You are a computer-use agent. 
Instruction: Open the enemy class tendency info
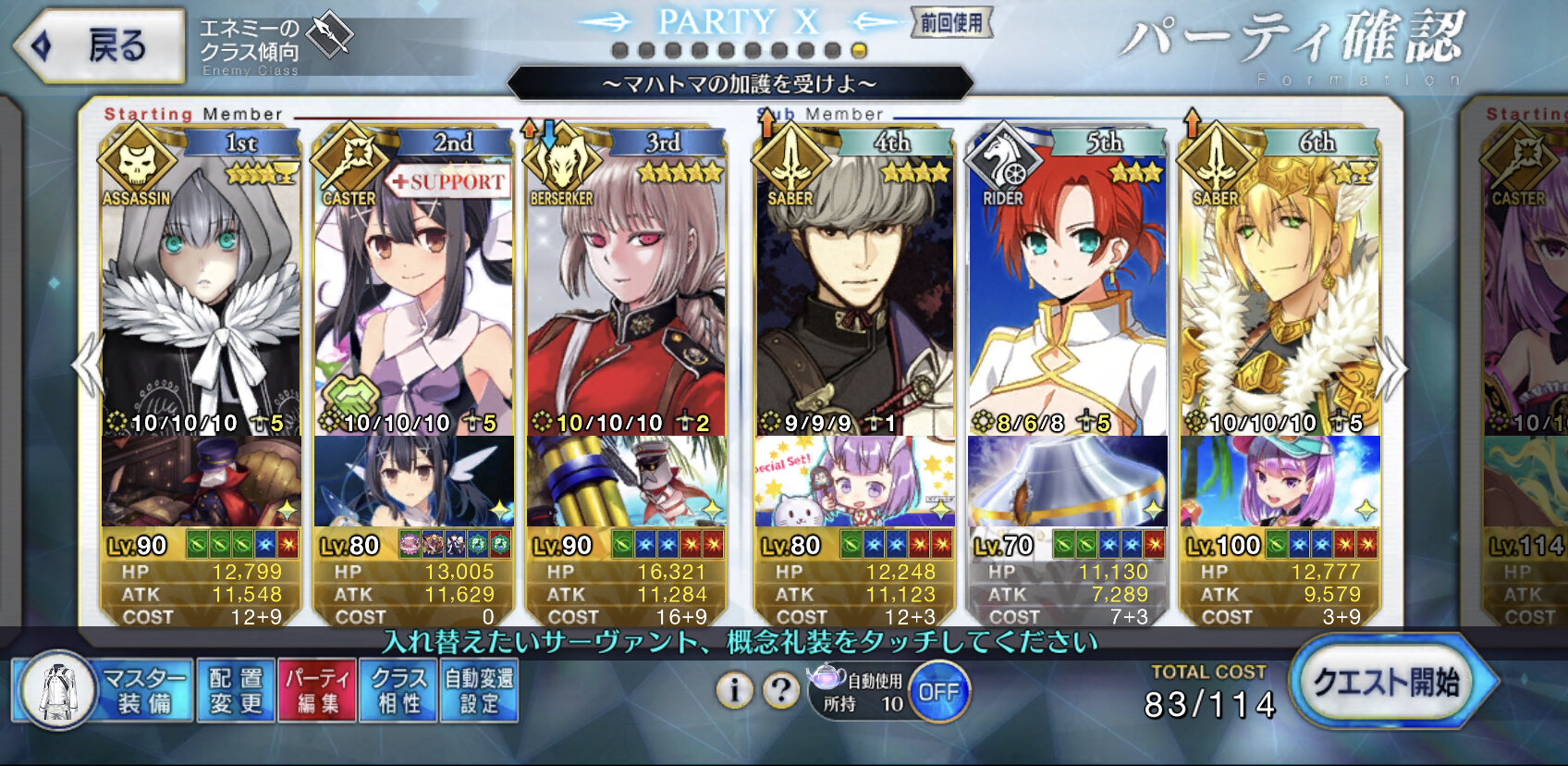tap(276, 45)
